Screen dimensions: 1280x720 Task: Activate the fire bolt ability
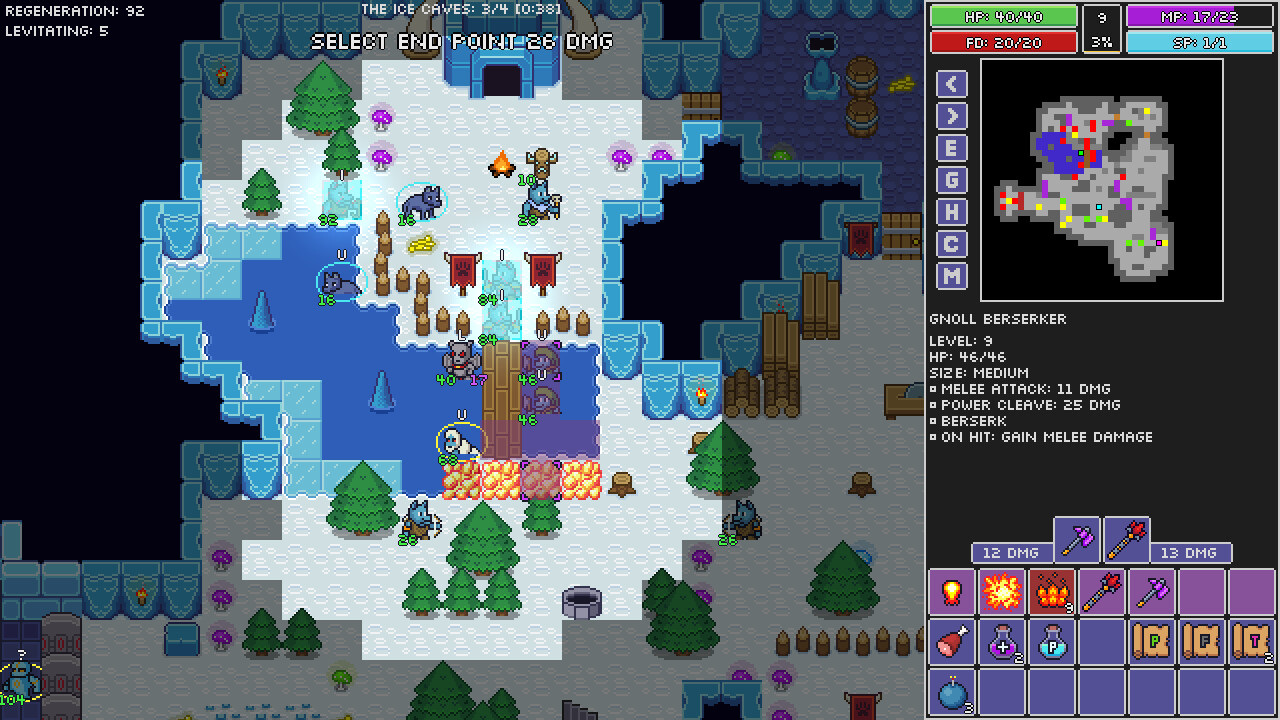coord(952,592)
